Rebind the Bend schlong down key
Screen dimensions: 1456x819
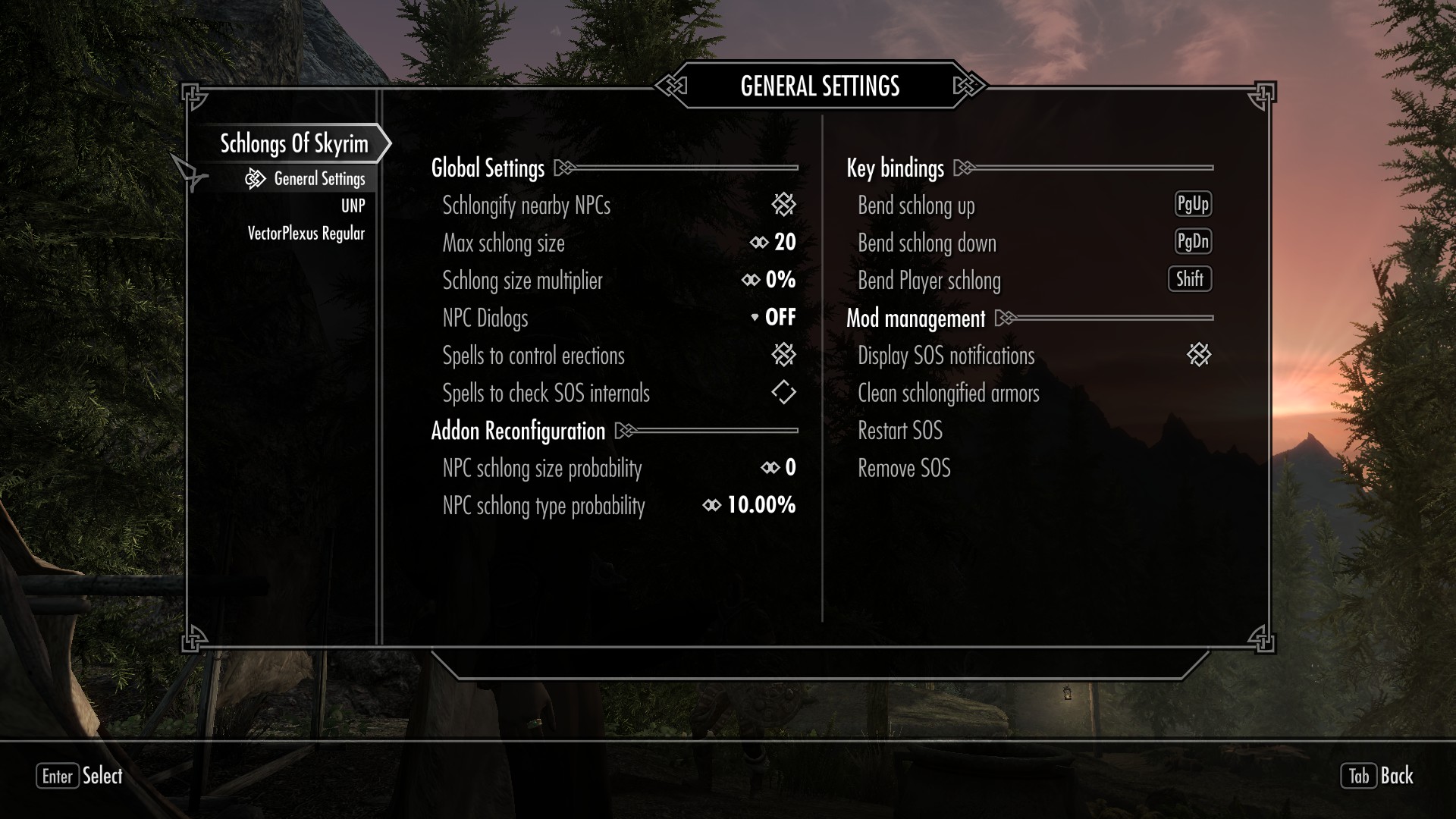coord(1192,242)
